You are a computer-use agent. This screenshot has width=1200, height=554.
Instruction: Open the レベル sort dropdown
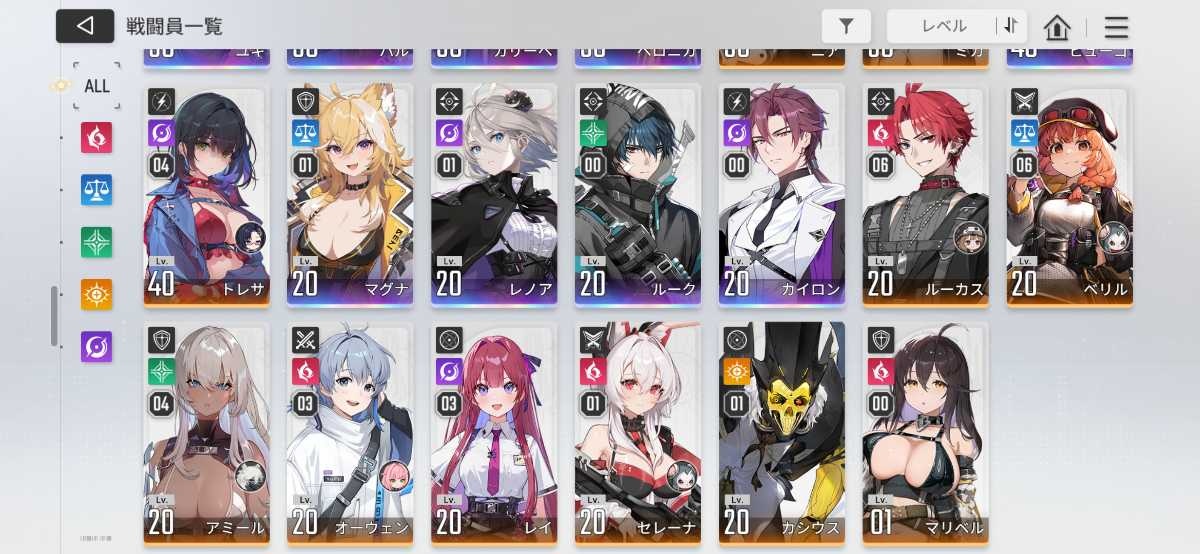pyautogui.click(x=942, y=26)
